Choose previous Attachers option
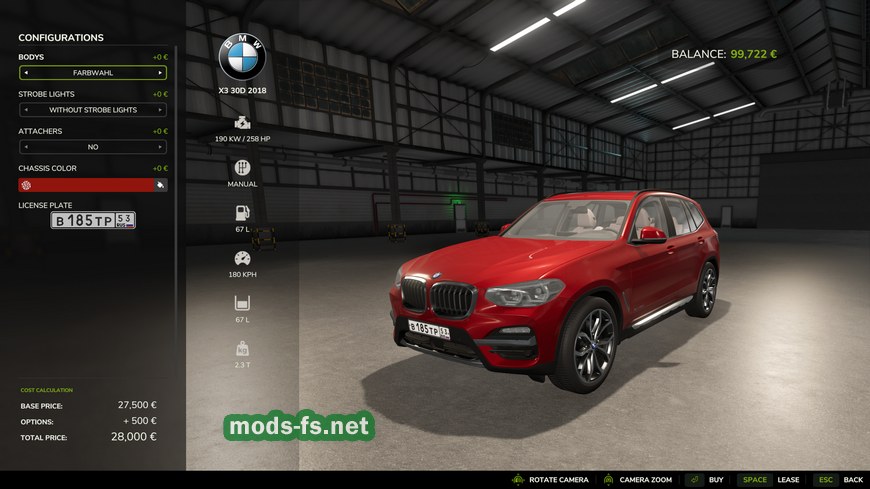 25,147
